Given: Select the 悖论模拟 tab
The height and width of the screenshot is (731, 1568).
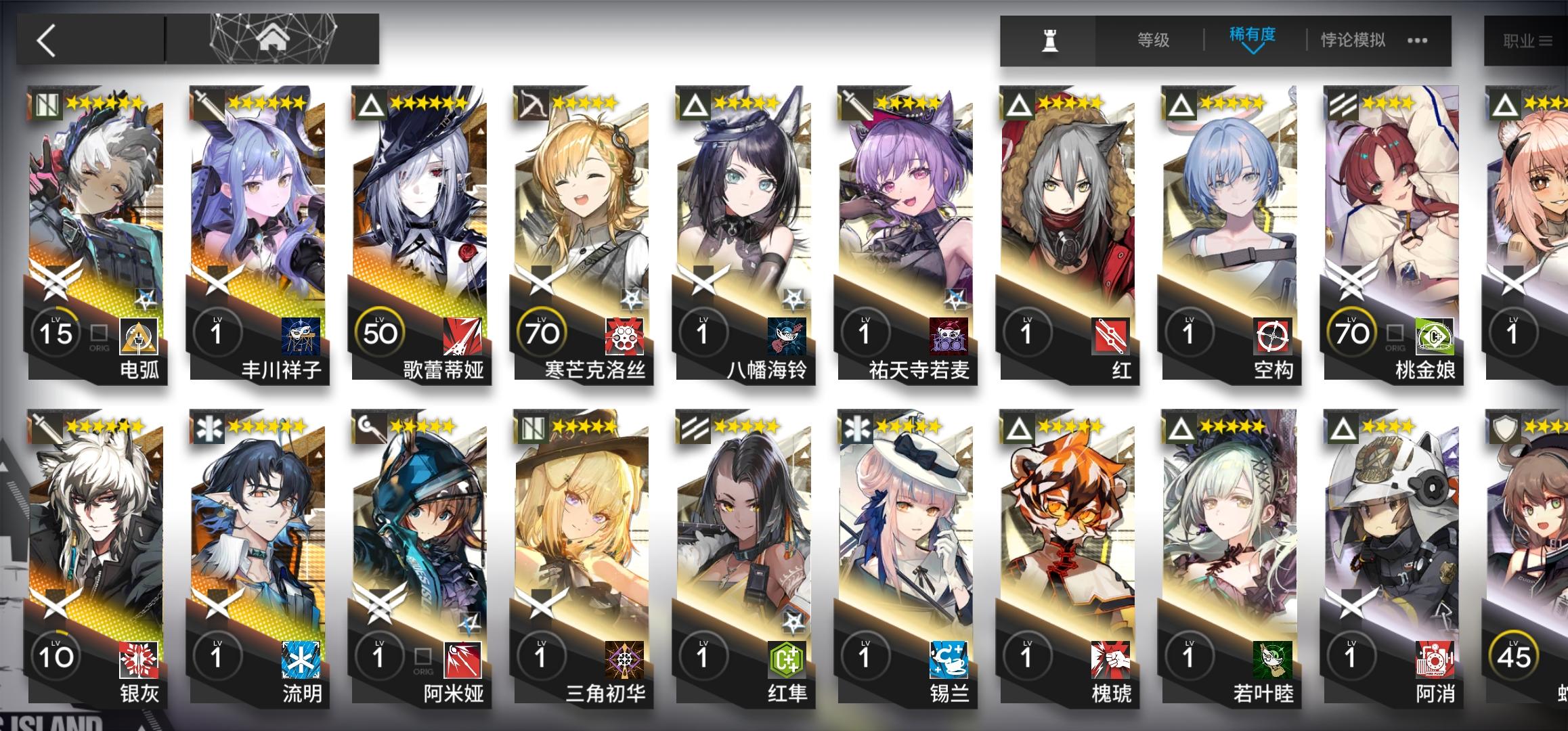Looking at the screenshot, I should 1352,41.
